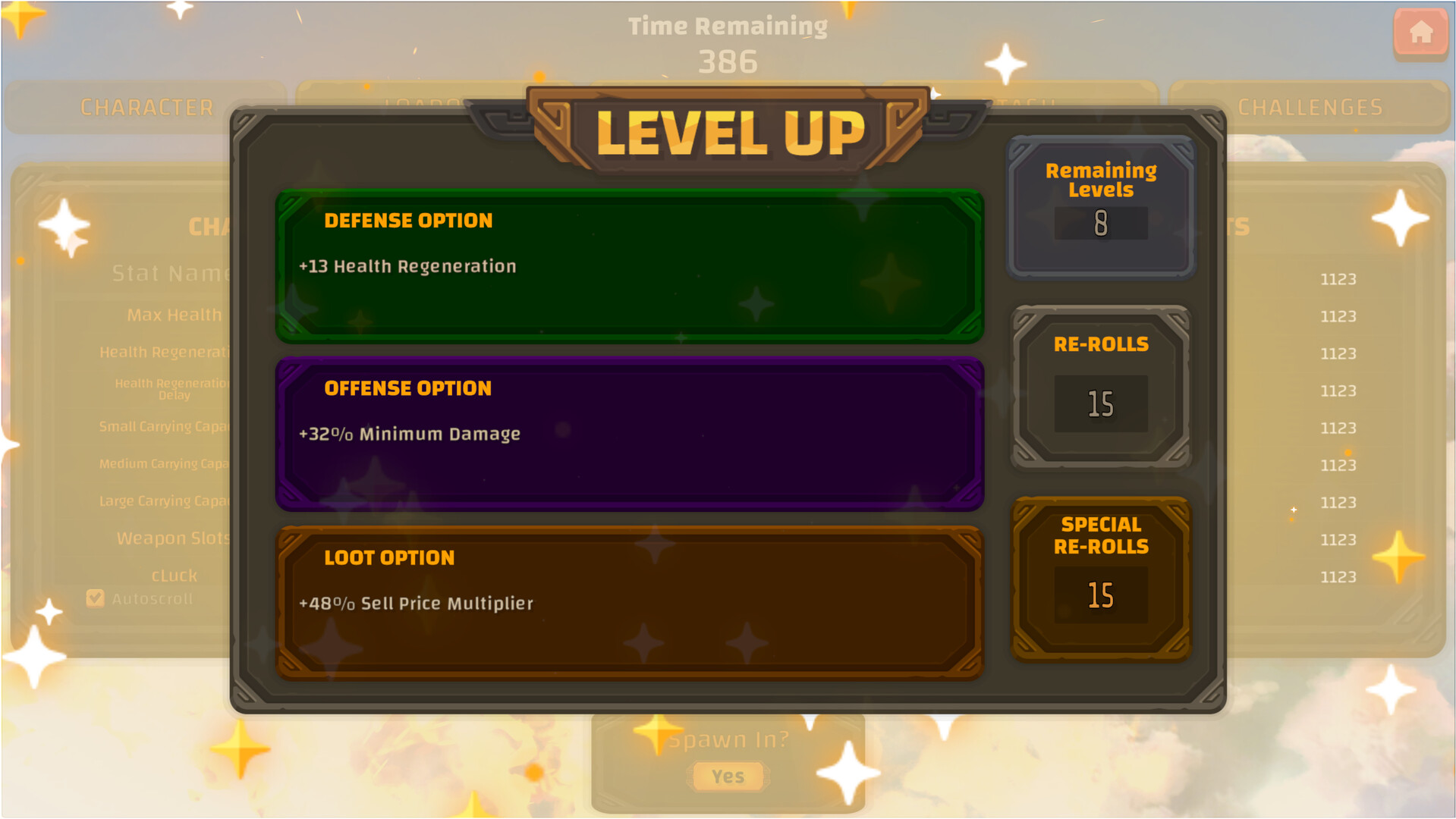Screen dimensions: 1456x819
Task: Switch to the Challenges tab
Action: coord(1310,107)
